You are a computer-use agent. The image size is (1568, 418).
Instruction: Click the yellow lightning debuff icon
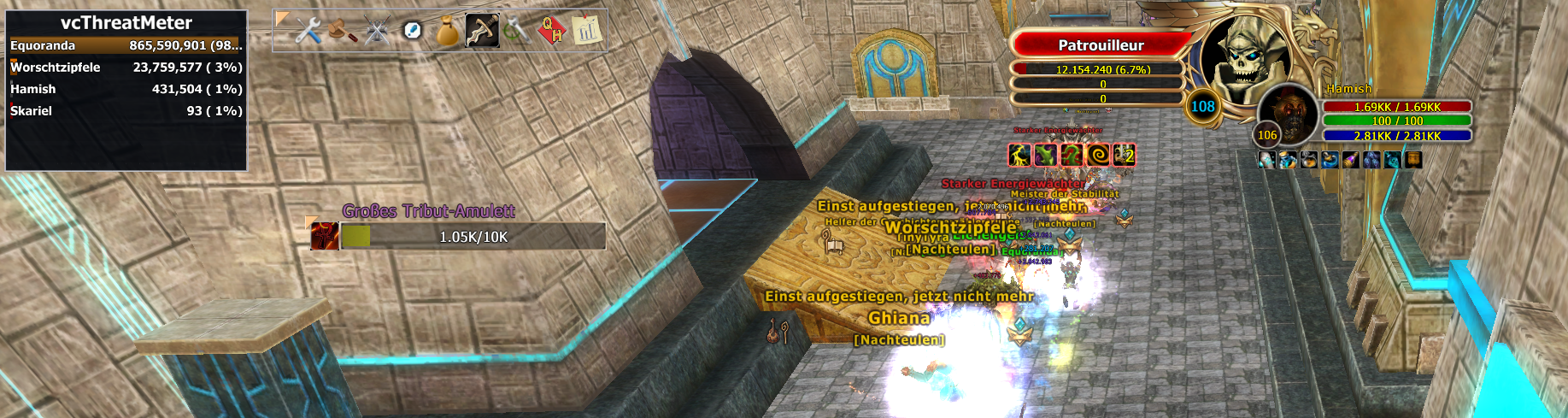tap(1019, 155)
